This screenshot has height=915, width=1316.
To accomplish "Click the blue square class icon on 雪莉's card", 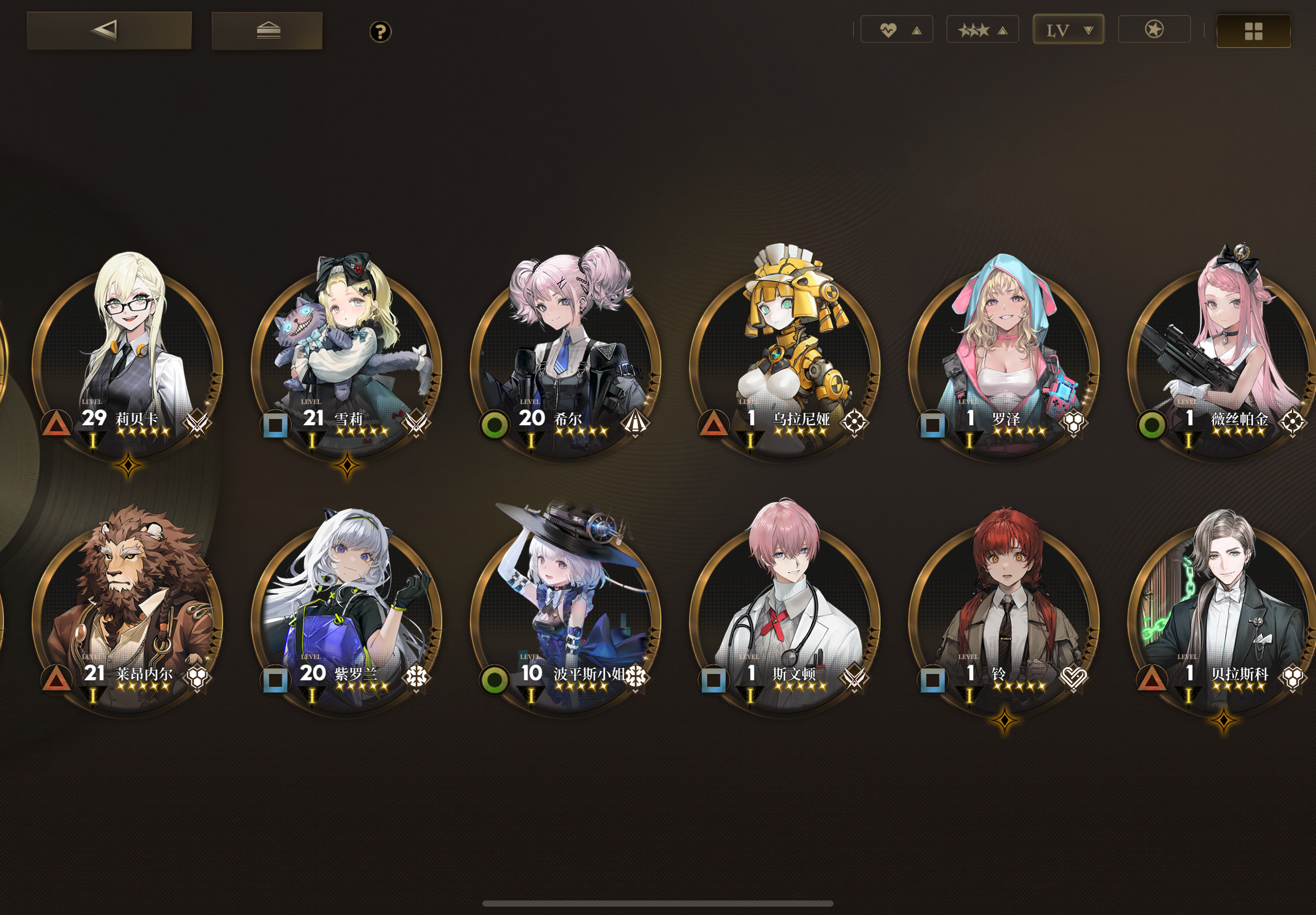I will (x=275, y=424).
